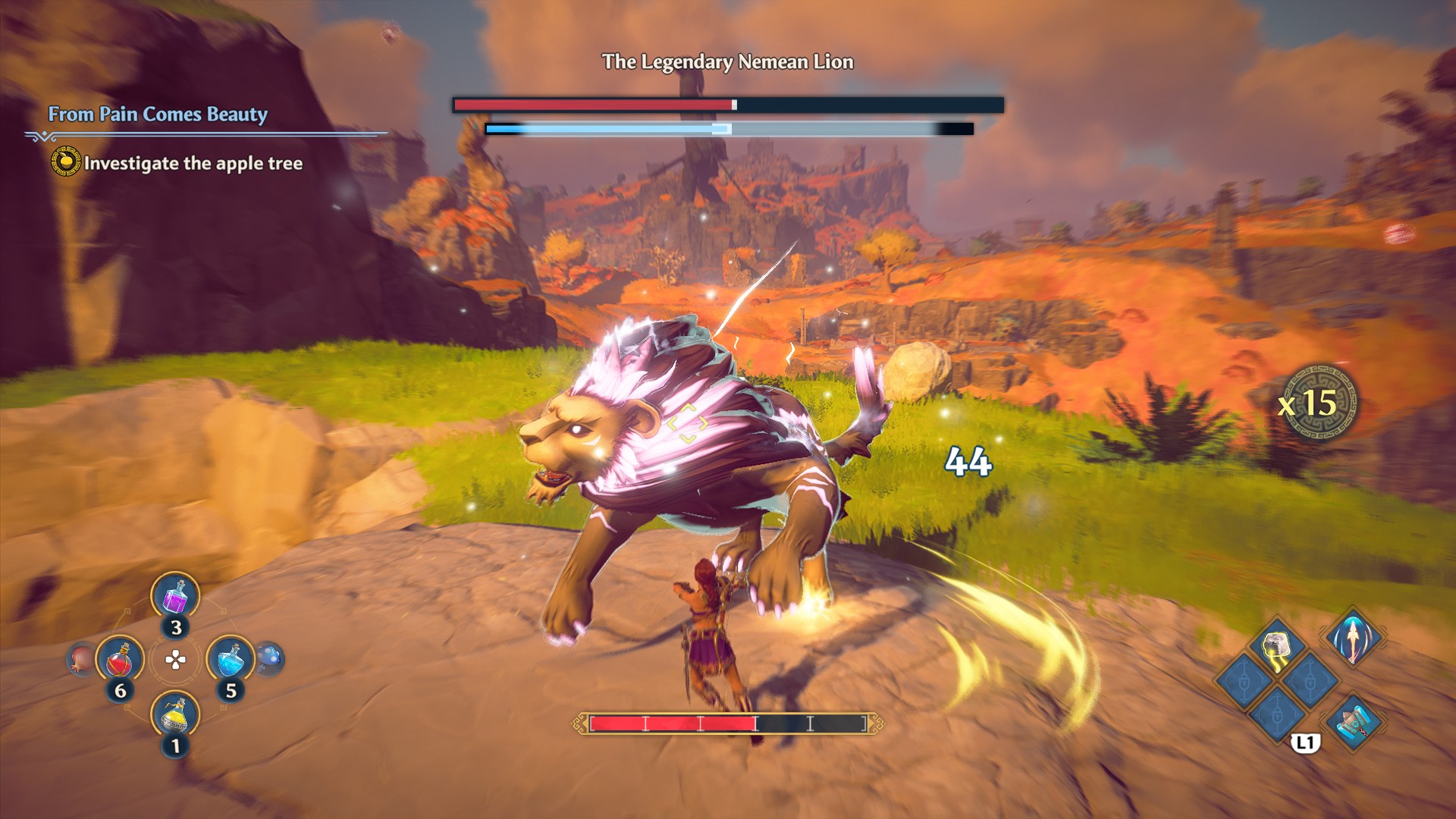
Task: Activate the glowing spear ability
Action: pos(1354,637)
